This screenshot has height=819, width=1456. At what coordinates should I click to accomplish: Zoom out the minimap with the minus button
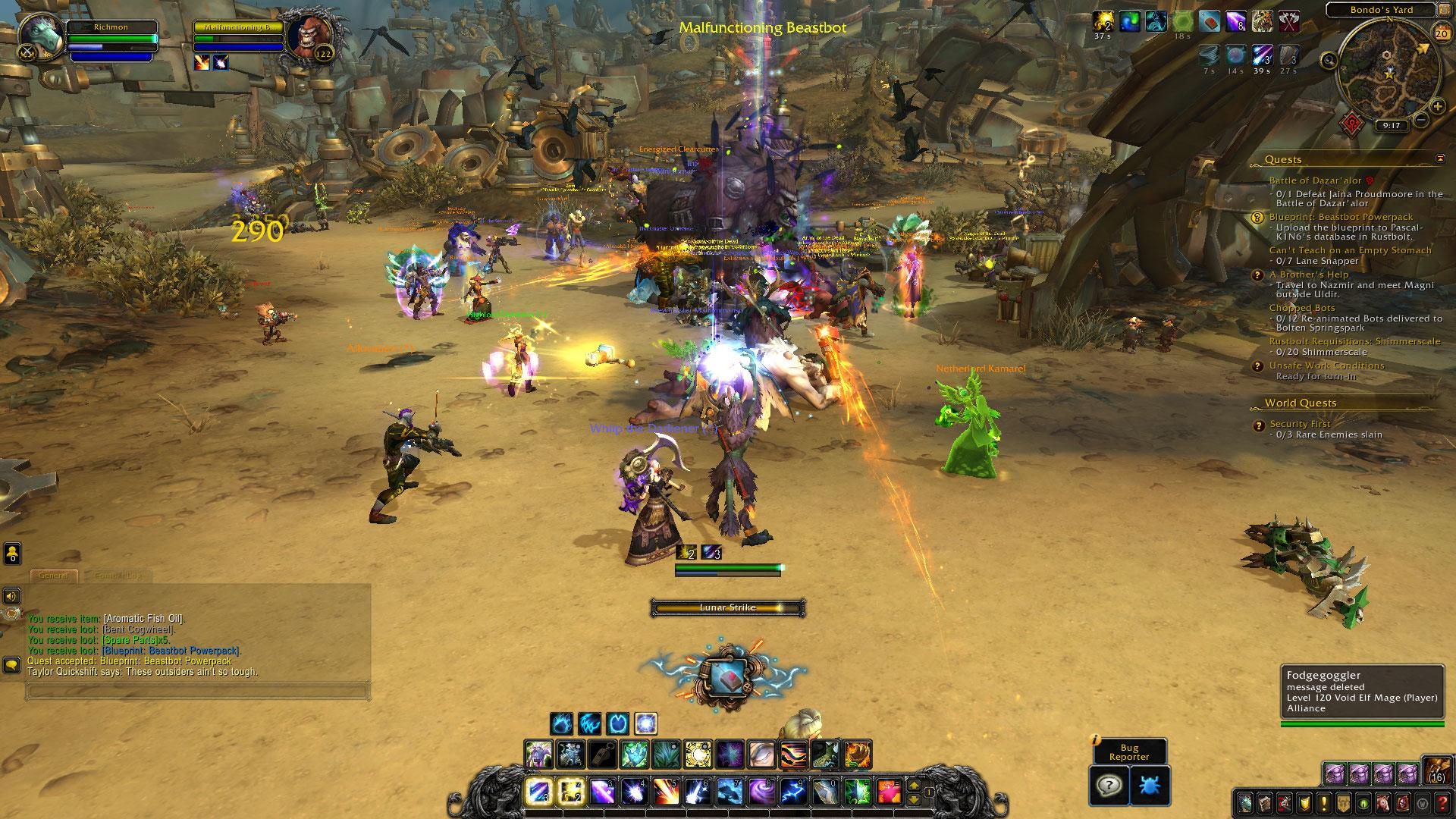tap(1421, 120)
